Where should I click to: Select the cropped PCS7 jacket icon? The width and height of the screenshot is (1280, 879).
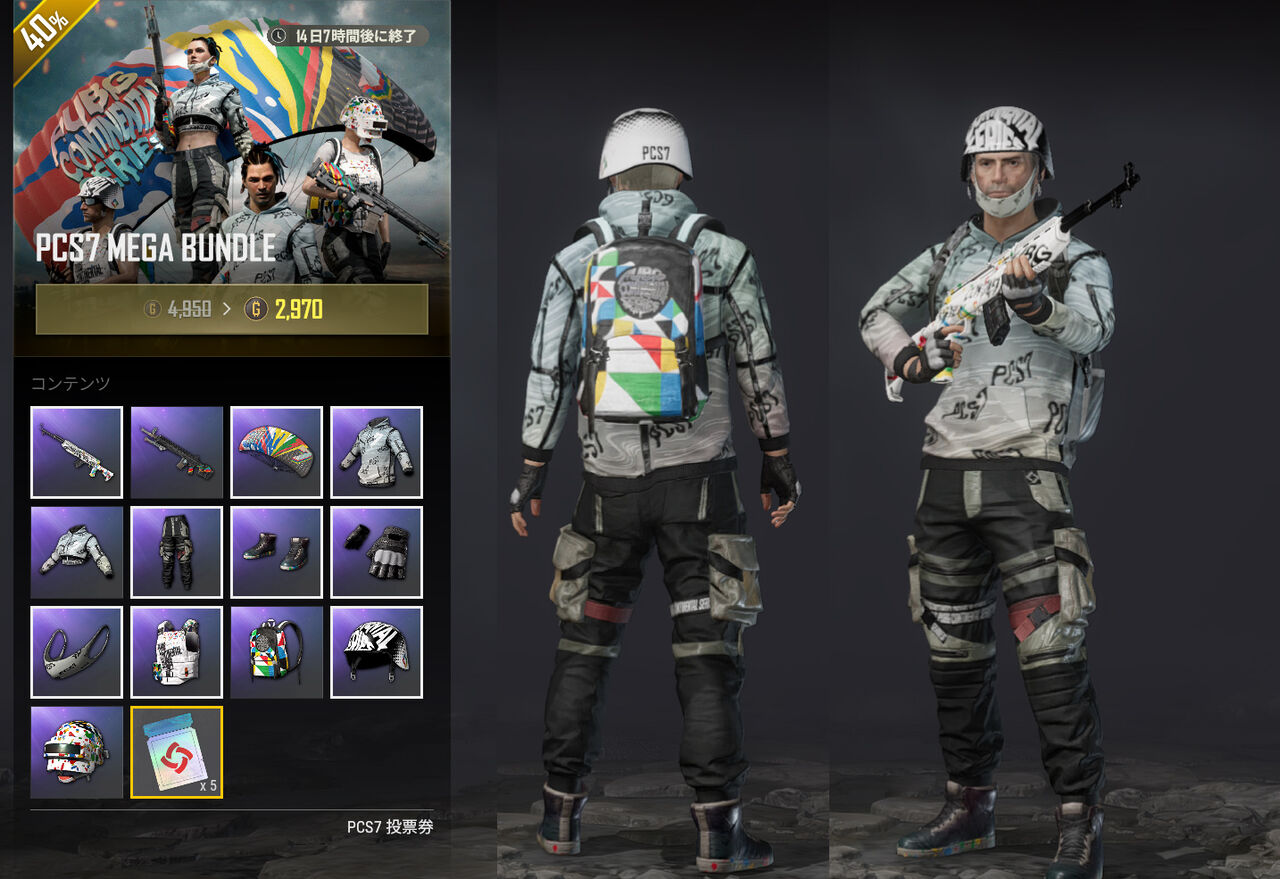coord(76,551)
